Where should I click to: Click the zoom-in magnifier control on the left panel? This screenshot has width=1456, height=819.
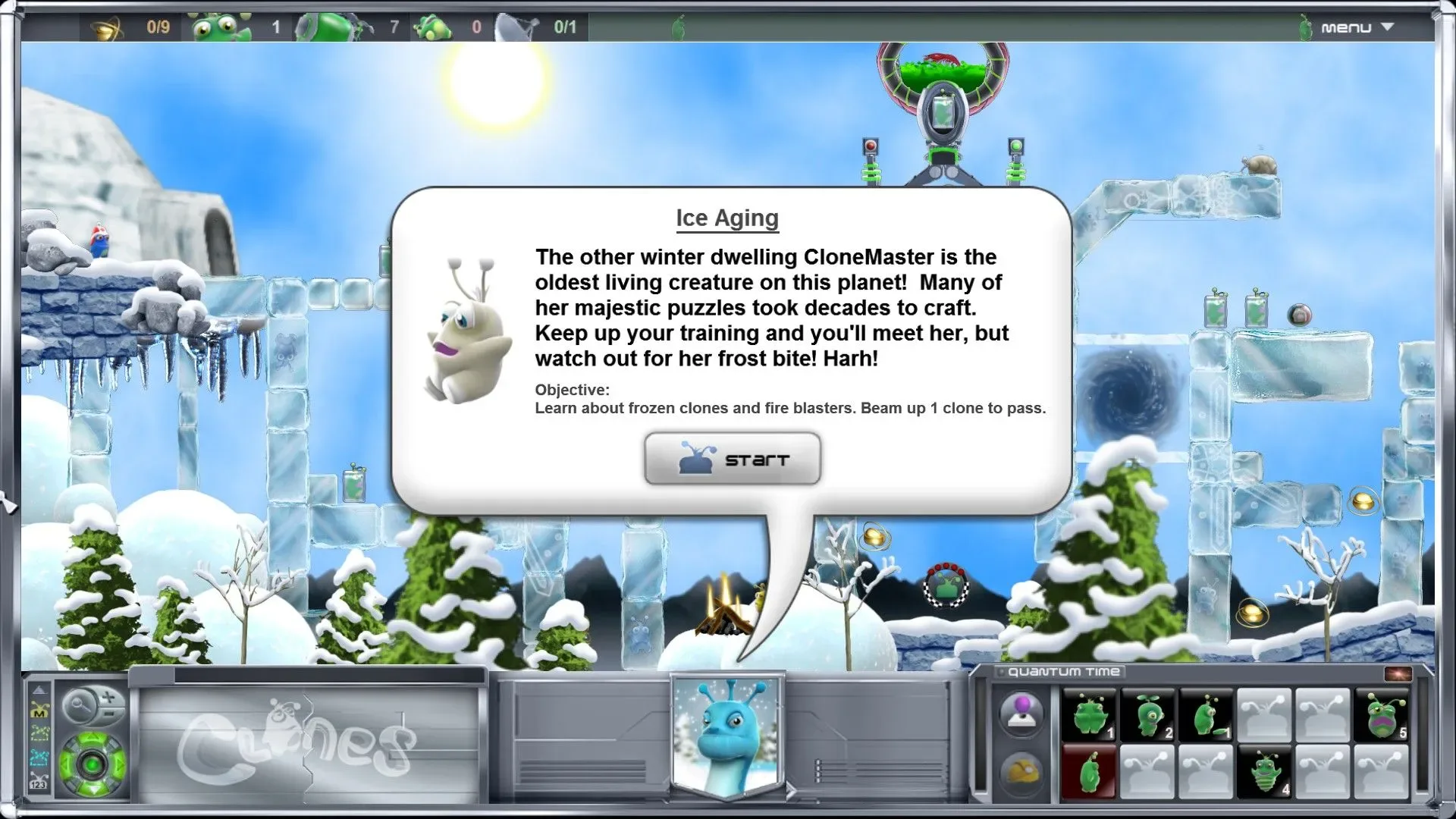pyautogui.click(x=107, y=697)
